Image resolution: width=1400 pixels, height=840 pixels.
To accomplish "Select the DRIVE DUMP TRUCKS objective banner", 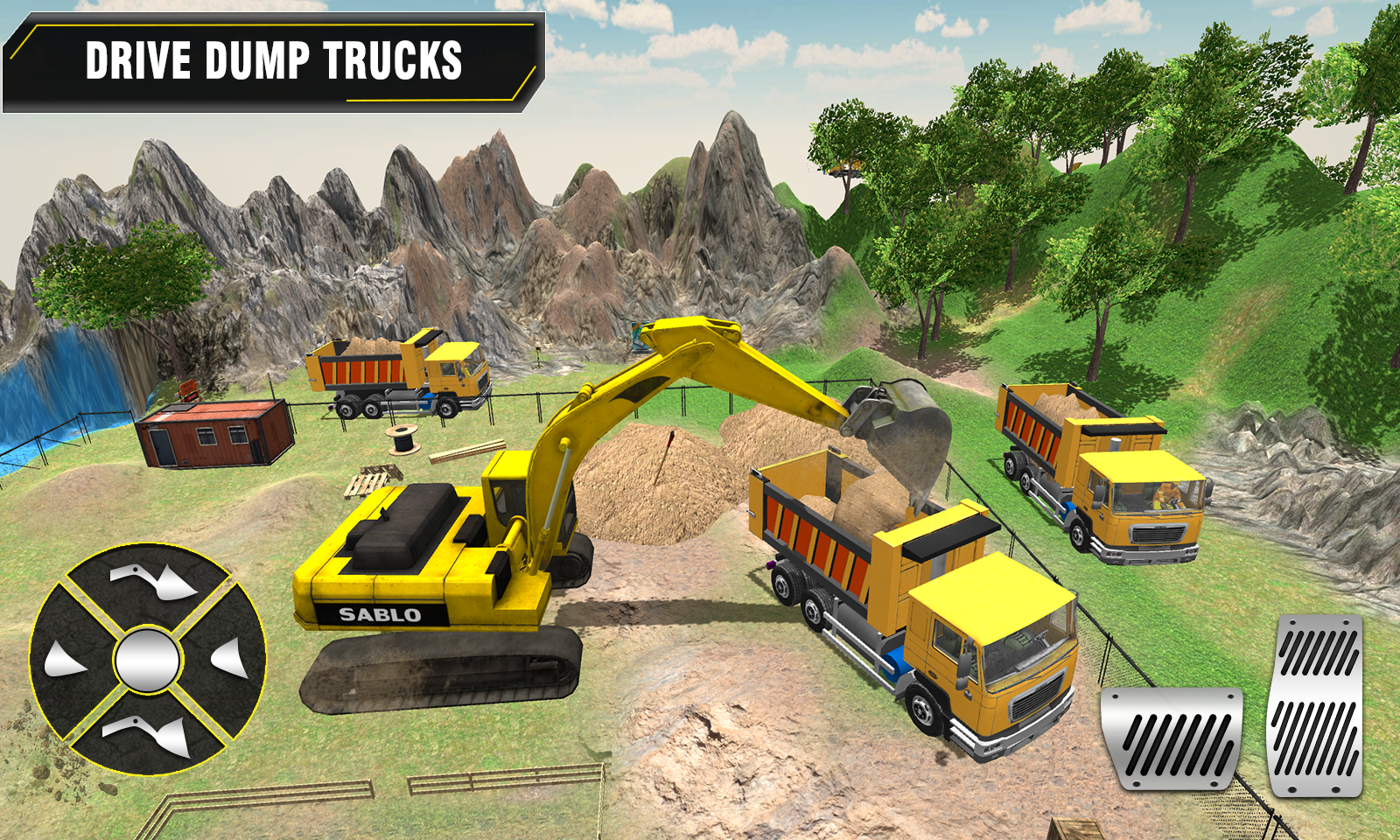I will pos(271,61).
